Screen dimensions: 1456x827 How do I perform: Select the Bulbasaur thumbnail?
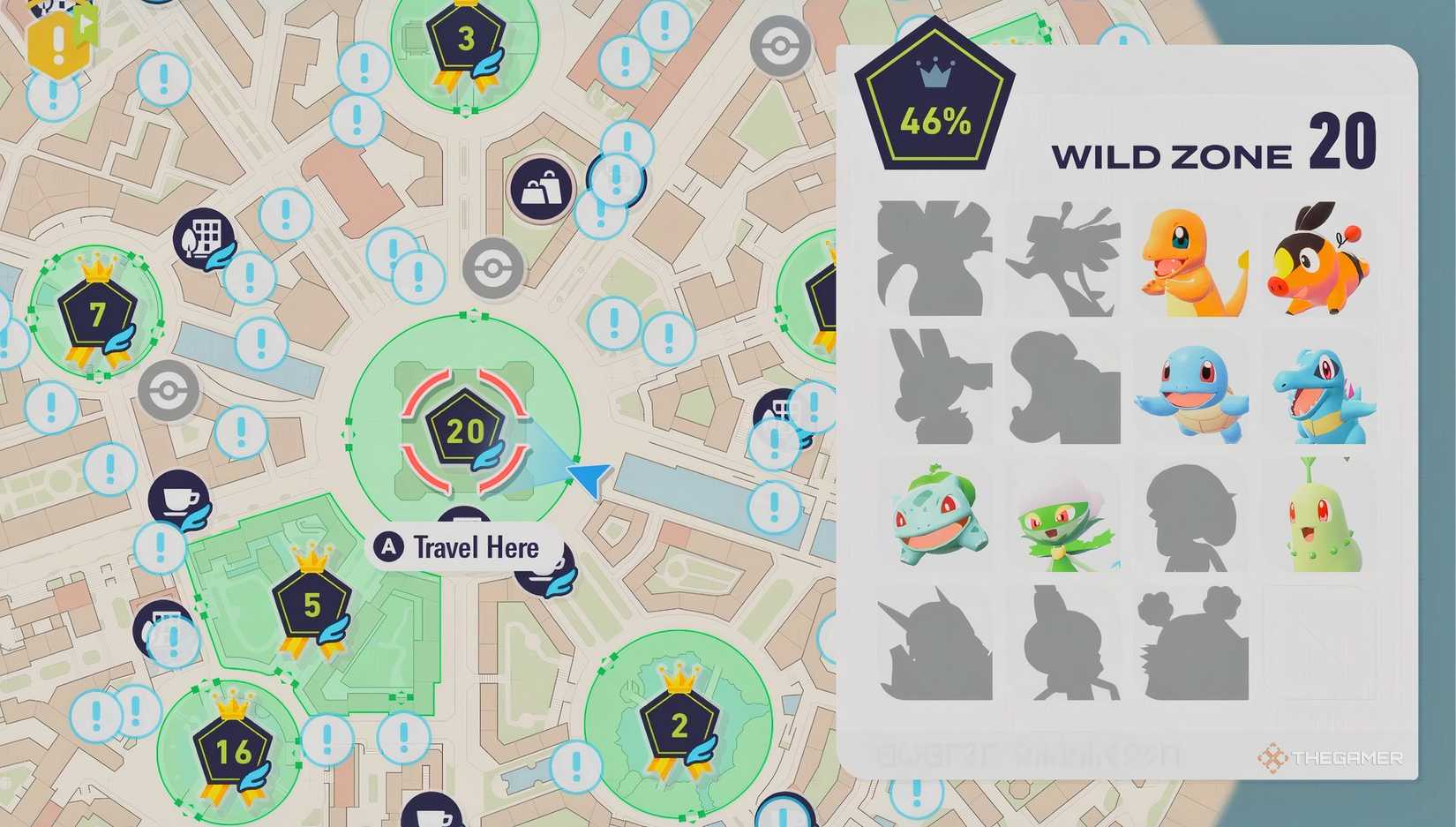tap(935, 518)
